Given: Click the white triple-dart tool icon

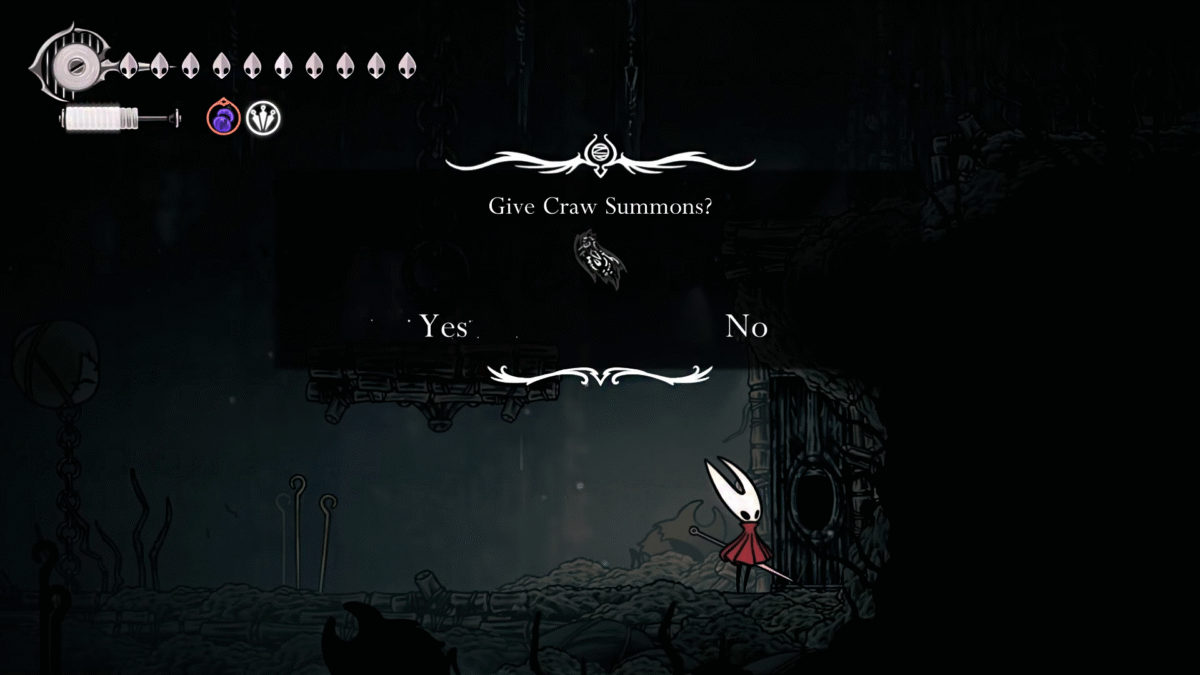Looking at the screenshot, I should (x=264, y=119).
